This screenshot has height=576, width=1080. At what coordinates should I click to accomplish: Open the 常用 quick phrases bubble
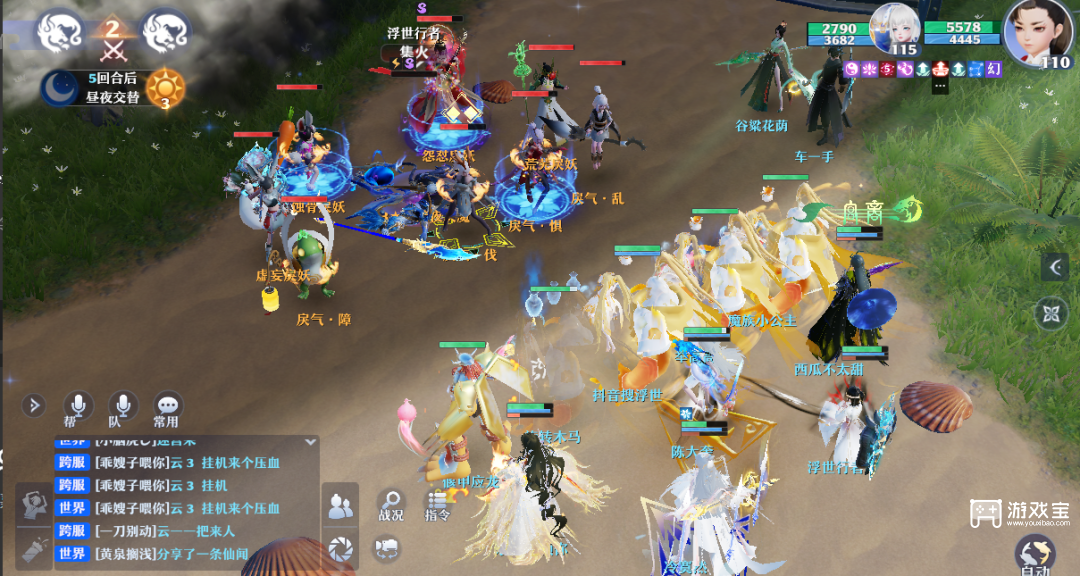pyautogui.click(x=167, y=405)
